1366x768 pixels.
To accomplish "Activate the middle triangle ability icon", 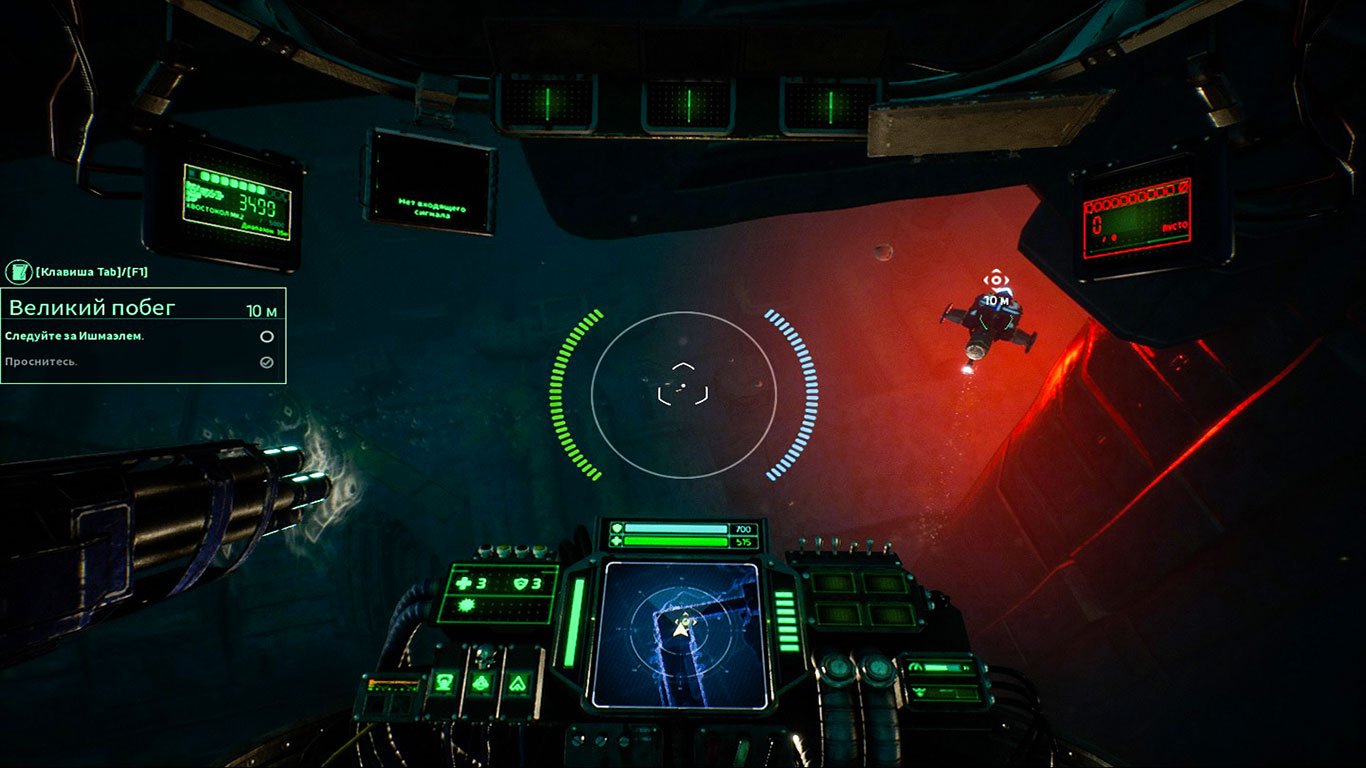I will (x=479, y=684).
